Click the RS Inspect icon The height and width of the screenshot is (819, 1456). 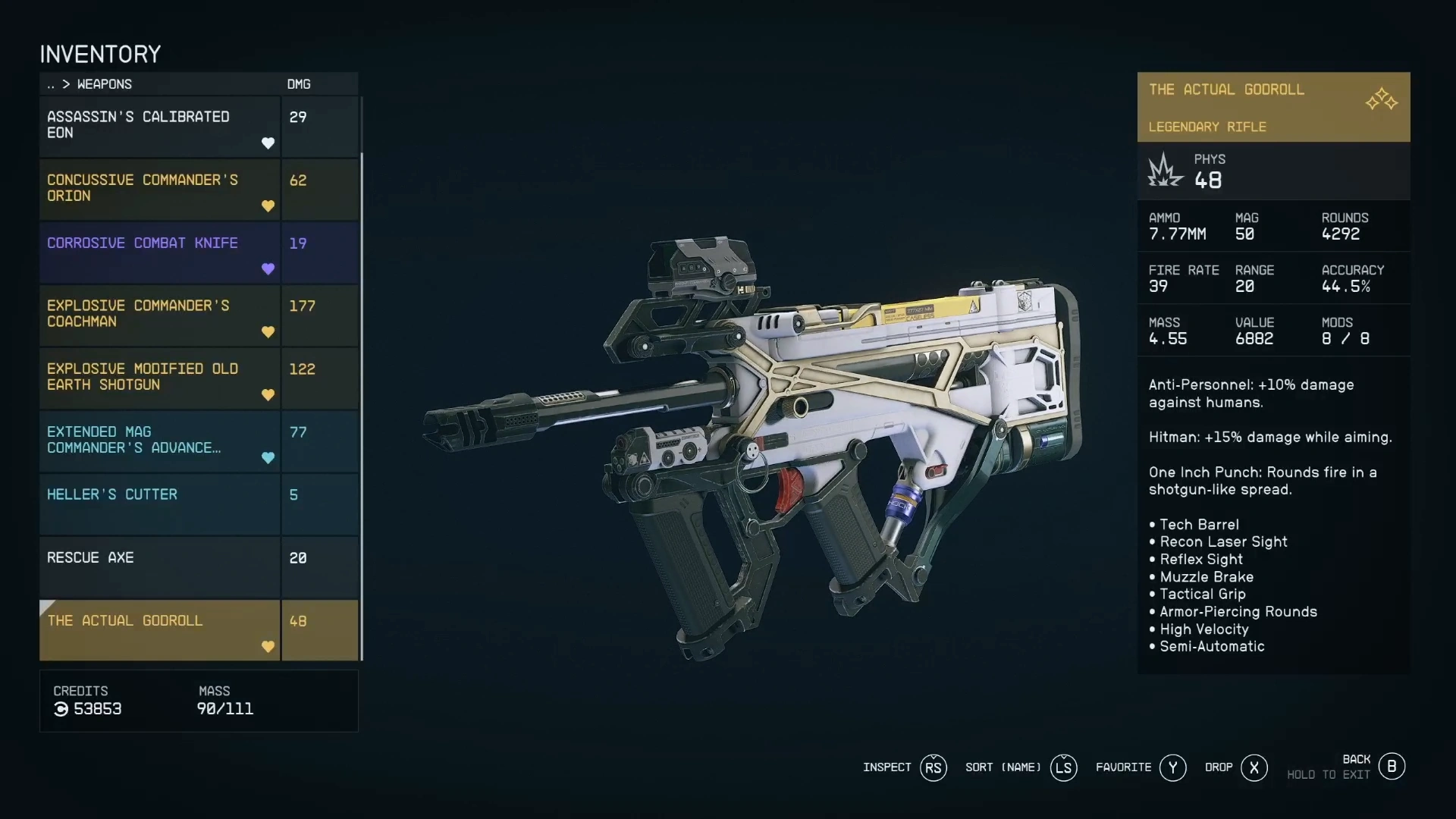934,768
